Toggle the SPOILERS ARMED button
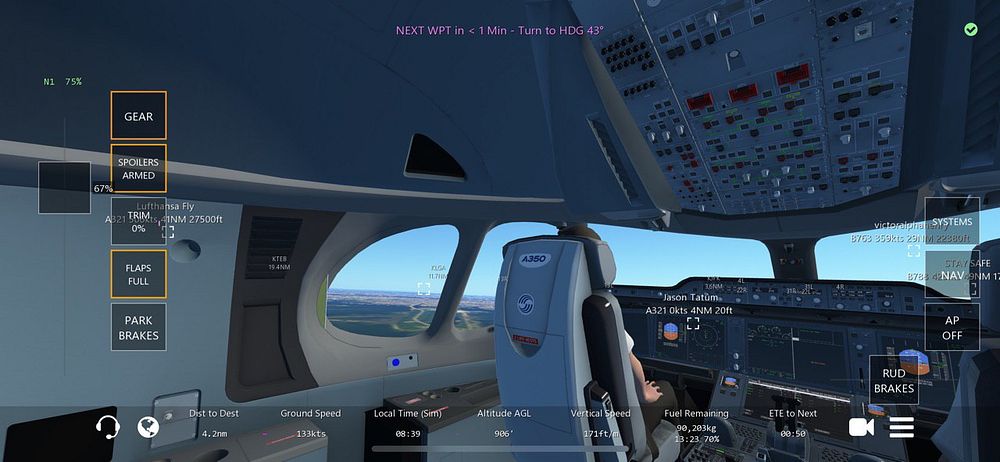The width and height of the screenshot is (1000, 462). [x=138, y=169]
